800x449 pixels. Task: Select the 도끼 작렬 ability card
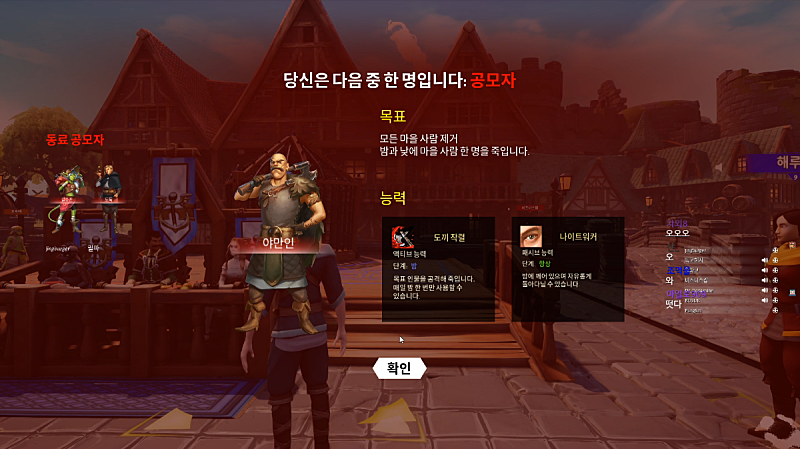pyautogui.click(x=438, y=268)
